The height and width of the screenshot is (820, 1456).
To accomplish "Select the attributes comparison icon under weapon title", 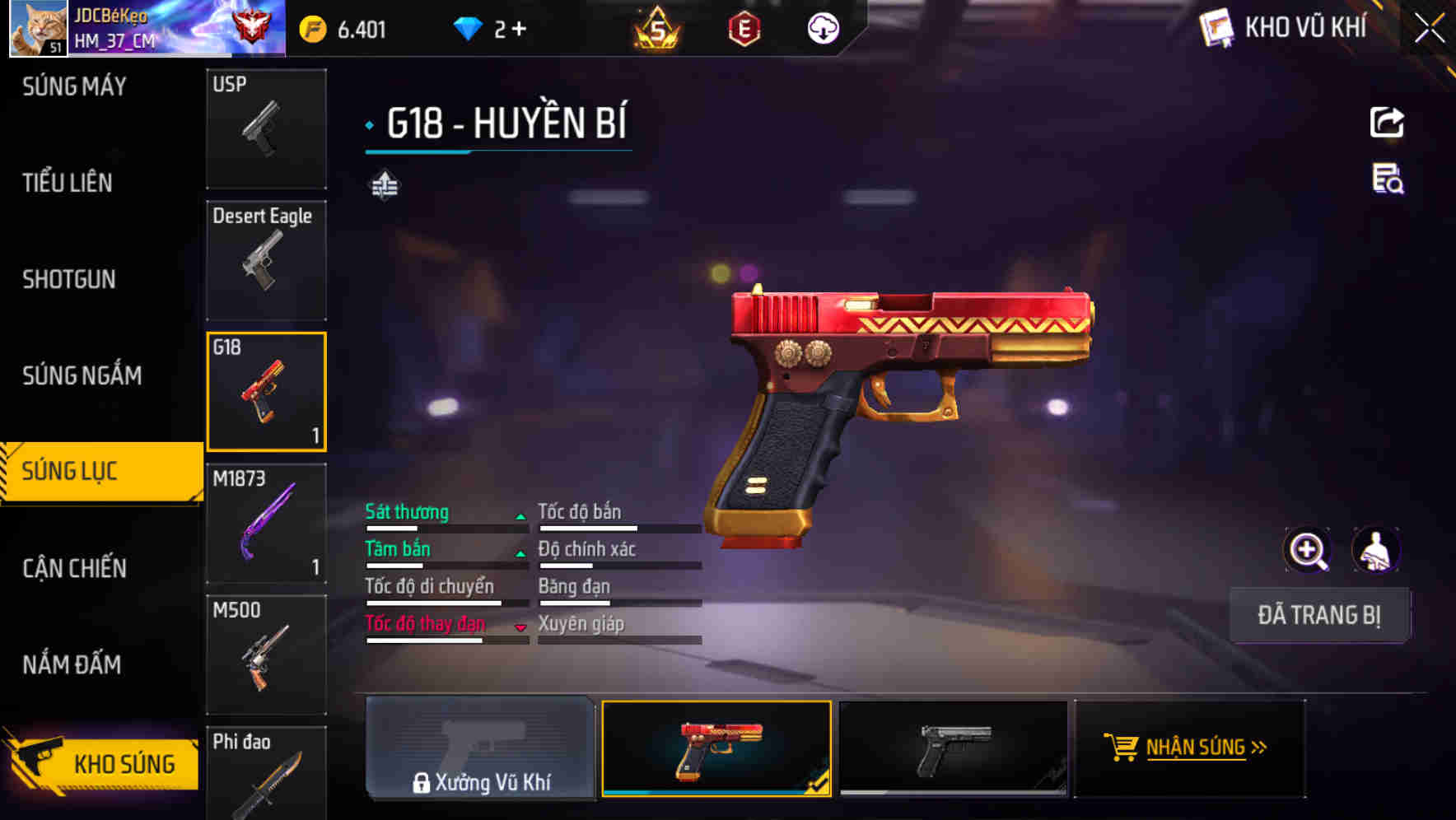I will coord(385,185).
